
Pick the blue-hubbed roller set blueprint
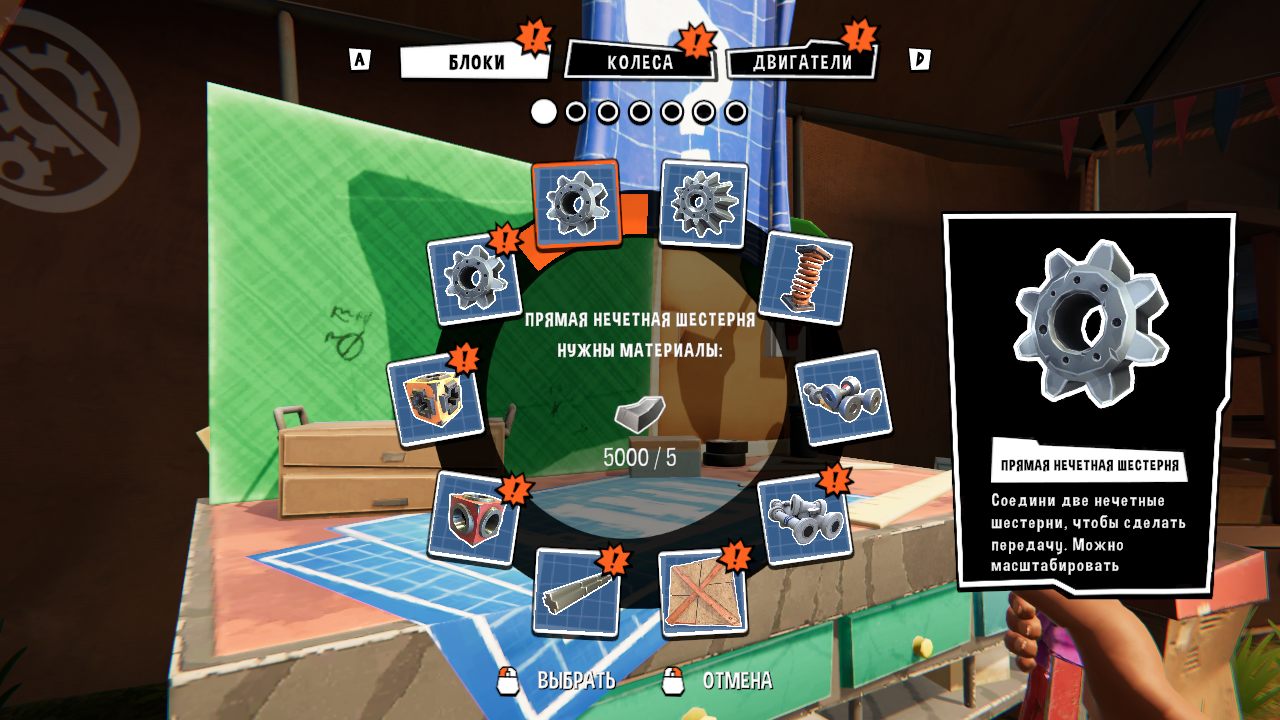coord(843,398)
